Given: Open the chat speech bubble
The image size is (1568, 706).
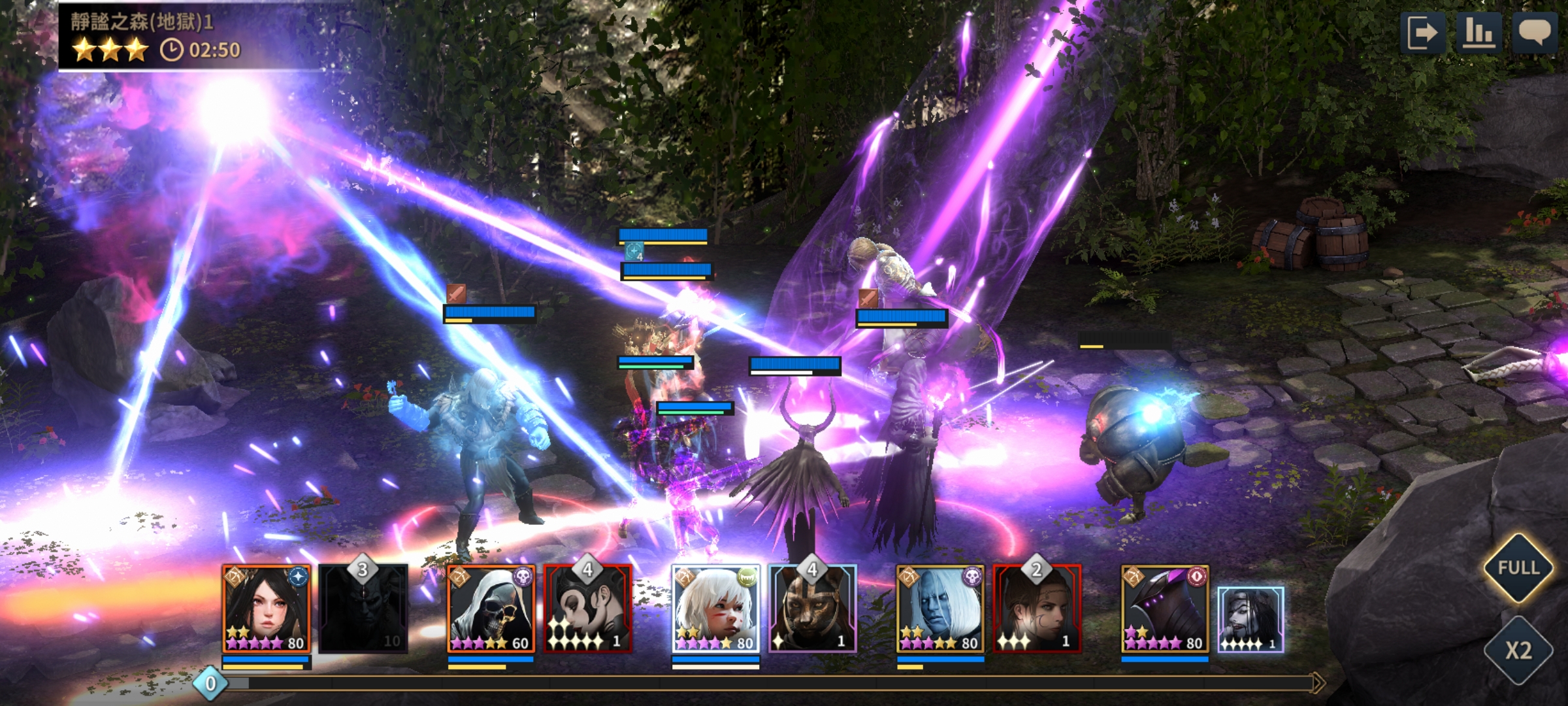Looking at the screenshot, I should [1535, 33].
